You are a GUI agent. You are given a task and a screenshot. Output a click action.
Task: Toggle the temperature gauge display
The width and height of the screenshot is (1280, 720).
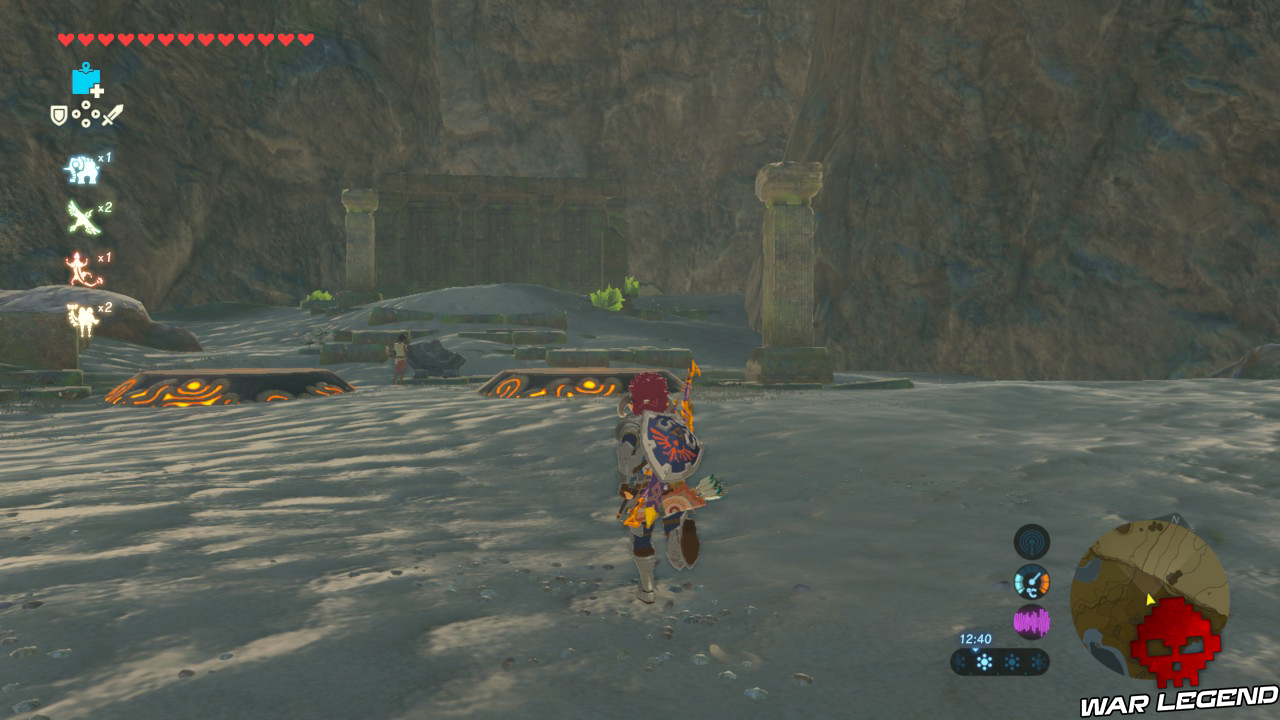[x=1032, y=581]
